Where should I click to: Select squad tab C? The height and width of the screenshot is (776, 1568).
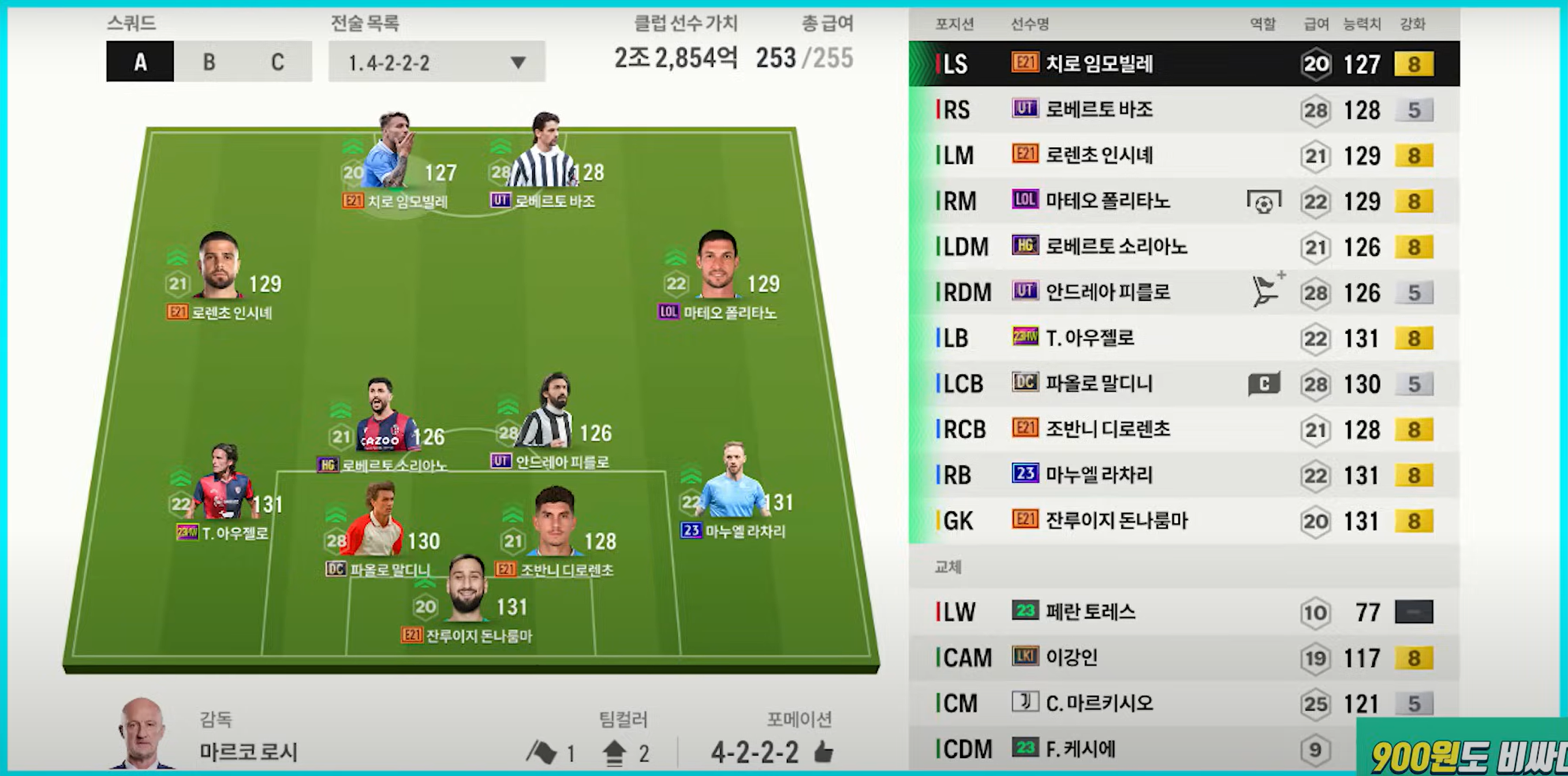(278, 61)
